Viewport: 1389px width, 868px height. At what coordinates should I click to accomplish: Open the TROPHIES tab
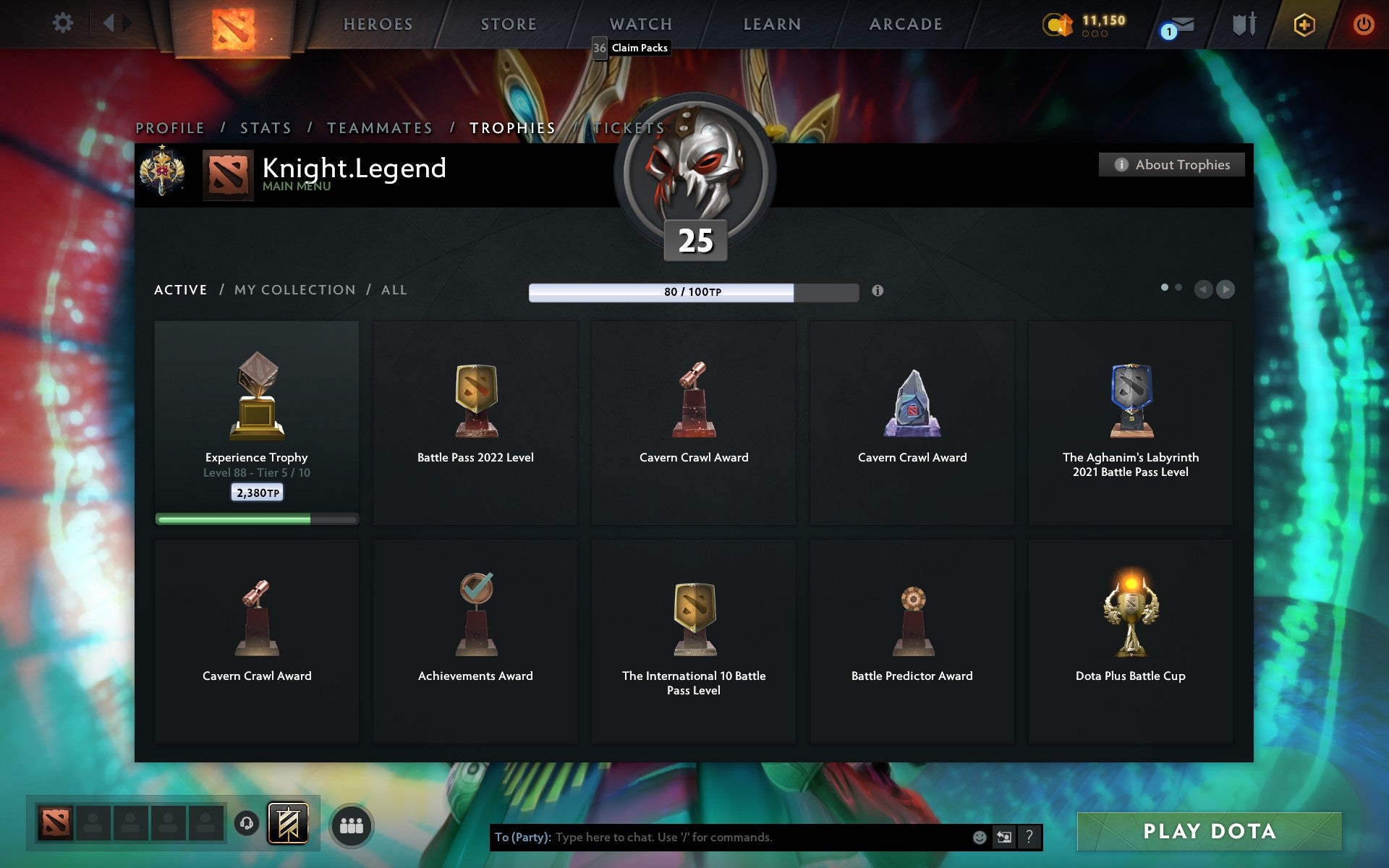(x=512, y=127)
